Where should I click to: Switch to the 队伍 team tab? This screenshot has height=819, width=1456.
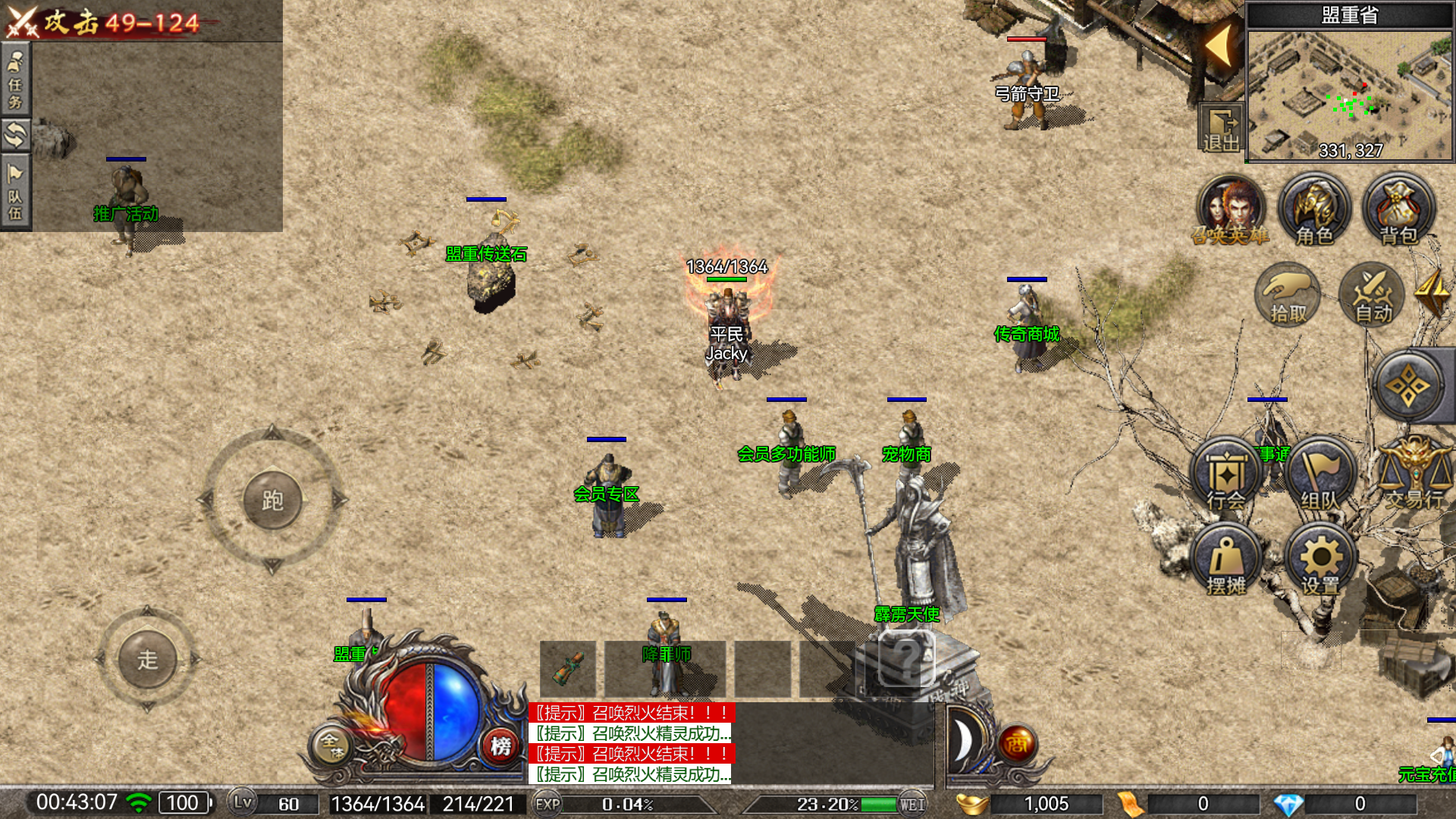[15, 192]
